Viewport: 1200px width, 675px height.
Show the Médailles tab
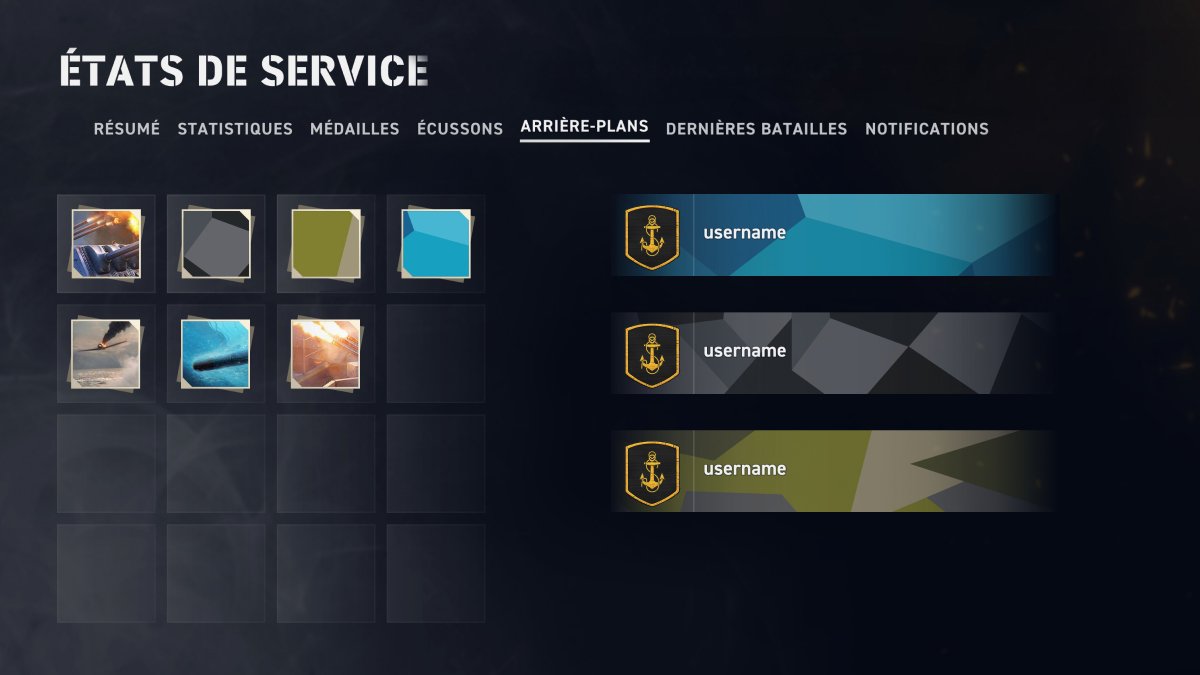(354, 129)
